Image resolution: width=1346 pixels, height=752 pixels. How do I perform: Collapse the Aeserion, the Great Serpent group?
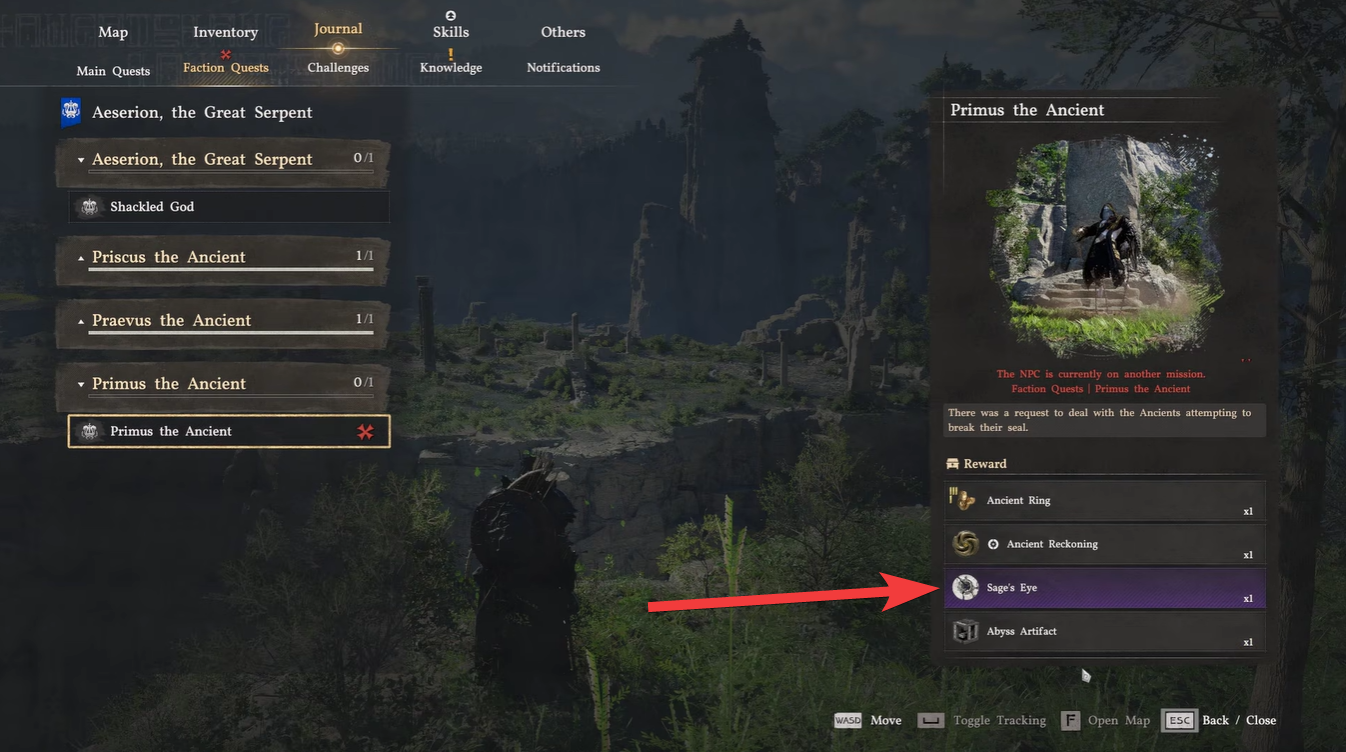[x=80, y=159]
